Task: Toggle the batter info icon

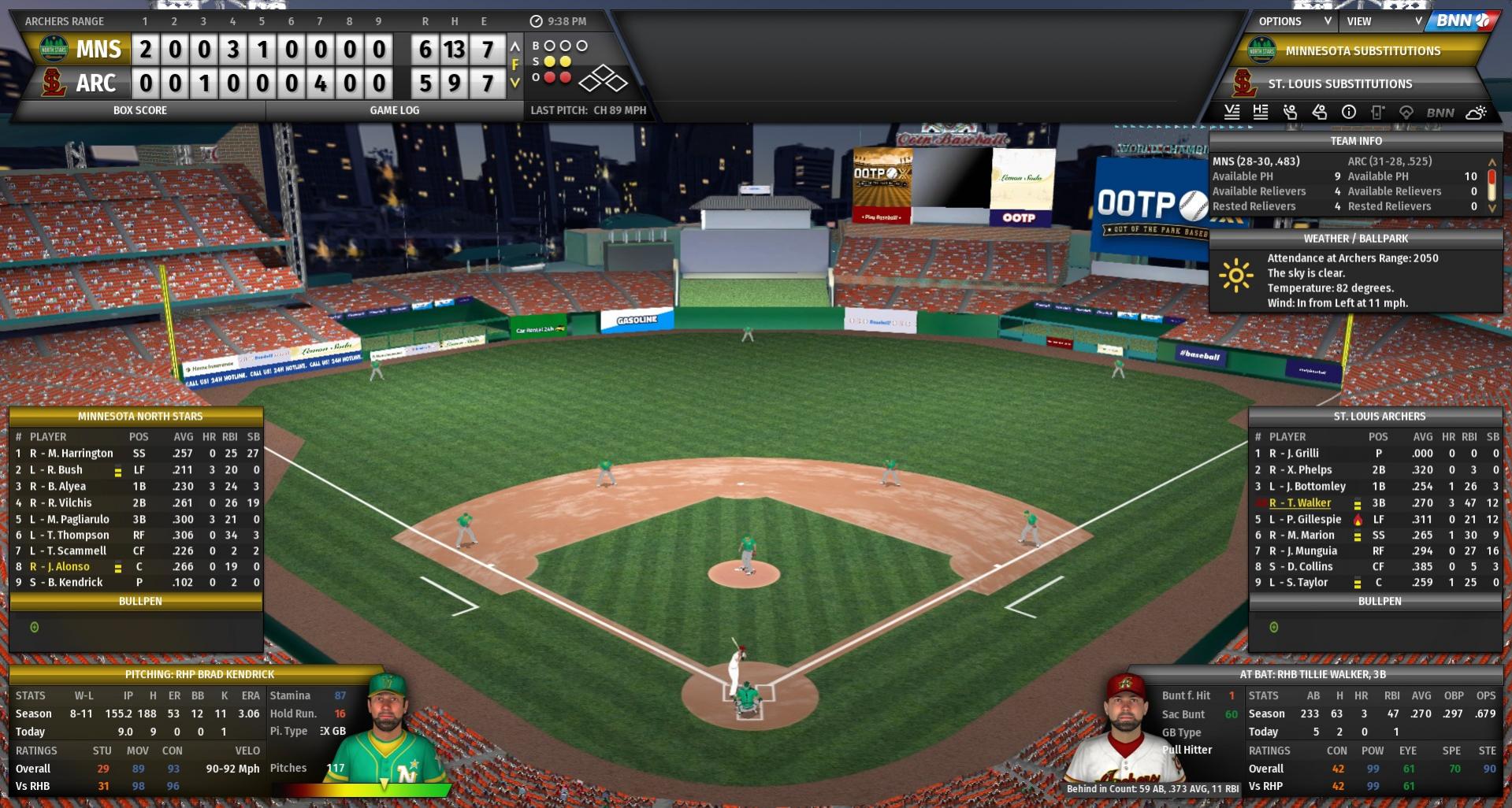Action: [1319, 112]
